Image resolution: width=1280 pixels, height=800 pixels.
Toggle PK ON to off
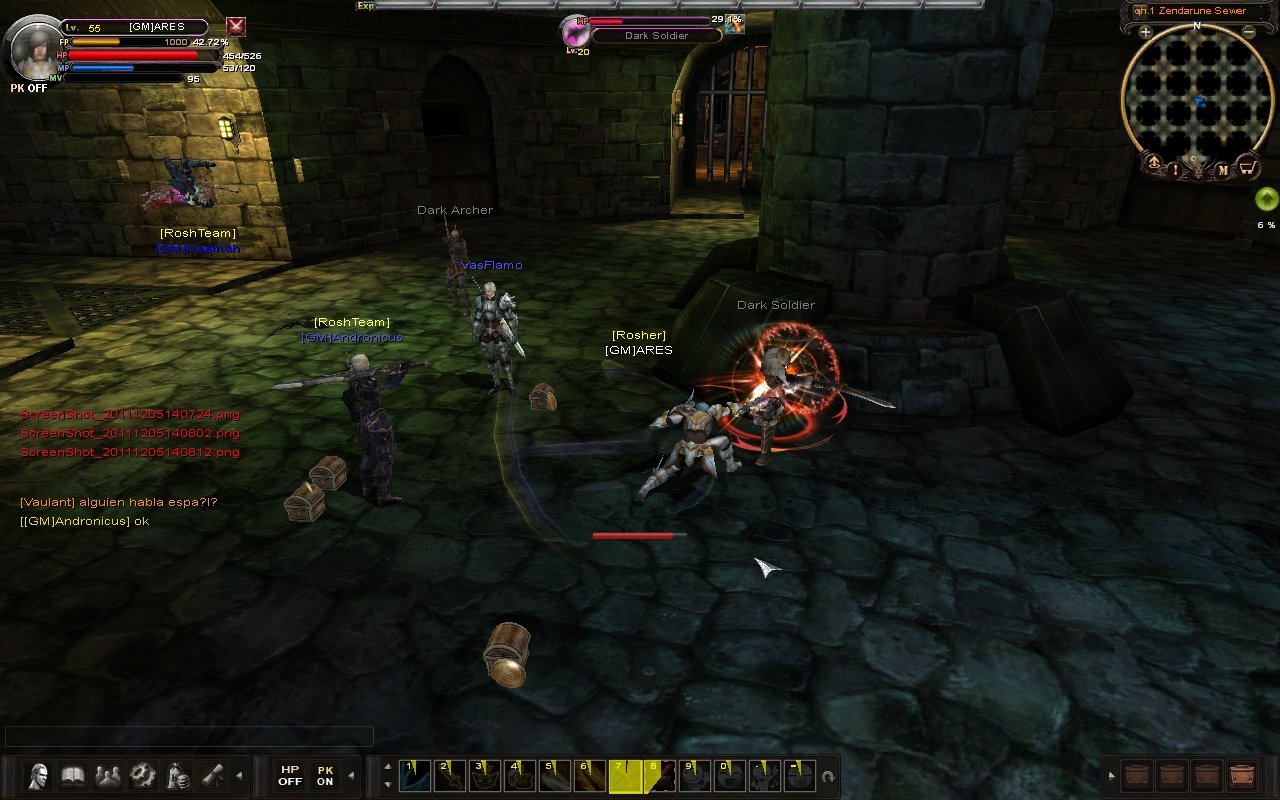pyautogui.click(x=323, y=775)
